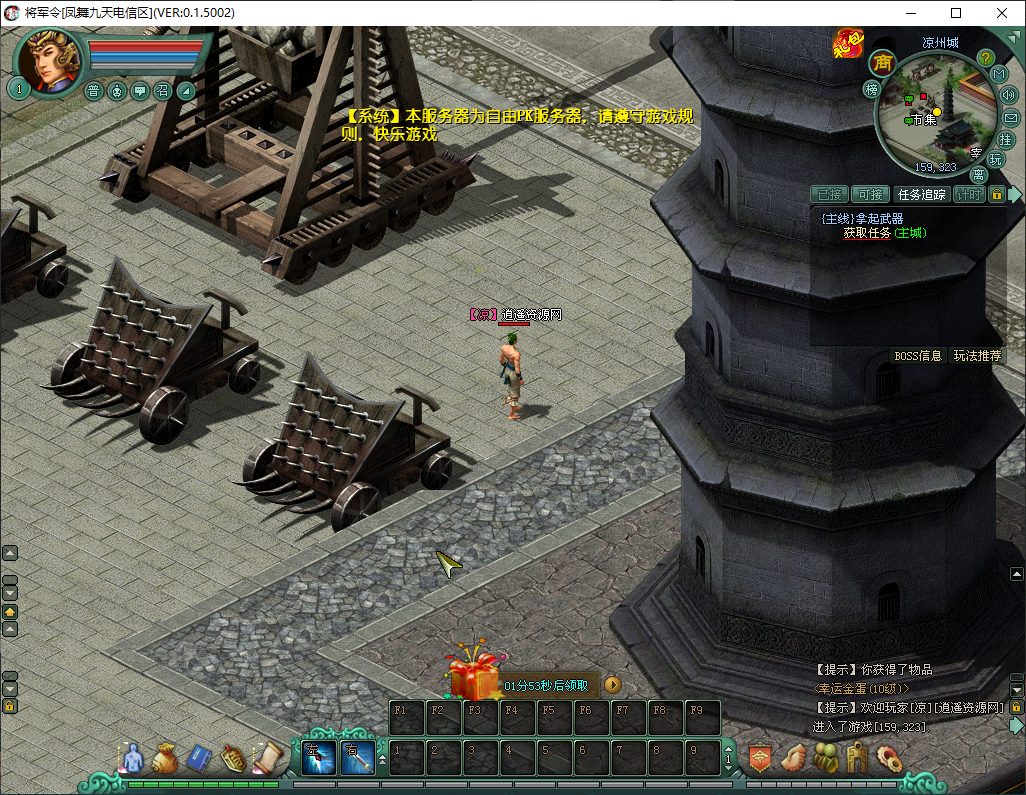Open the world map with the M button
1026x795 pixels.
998,74
